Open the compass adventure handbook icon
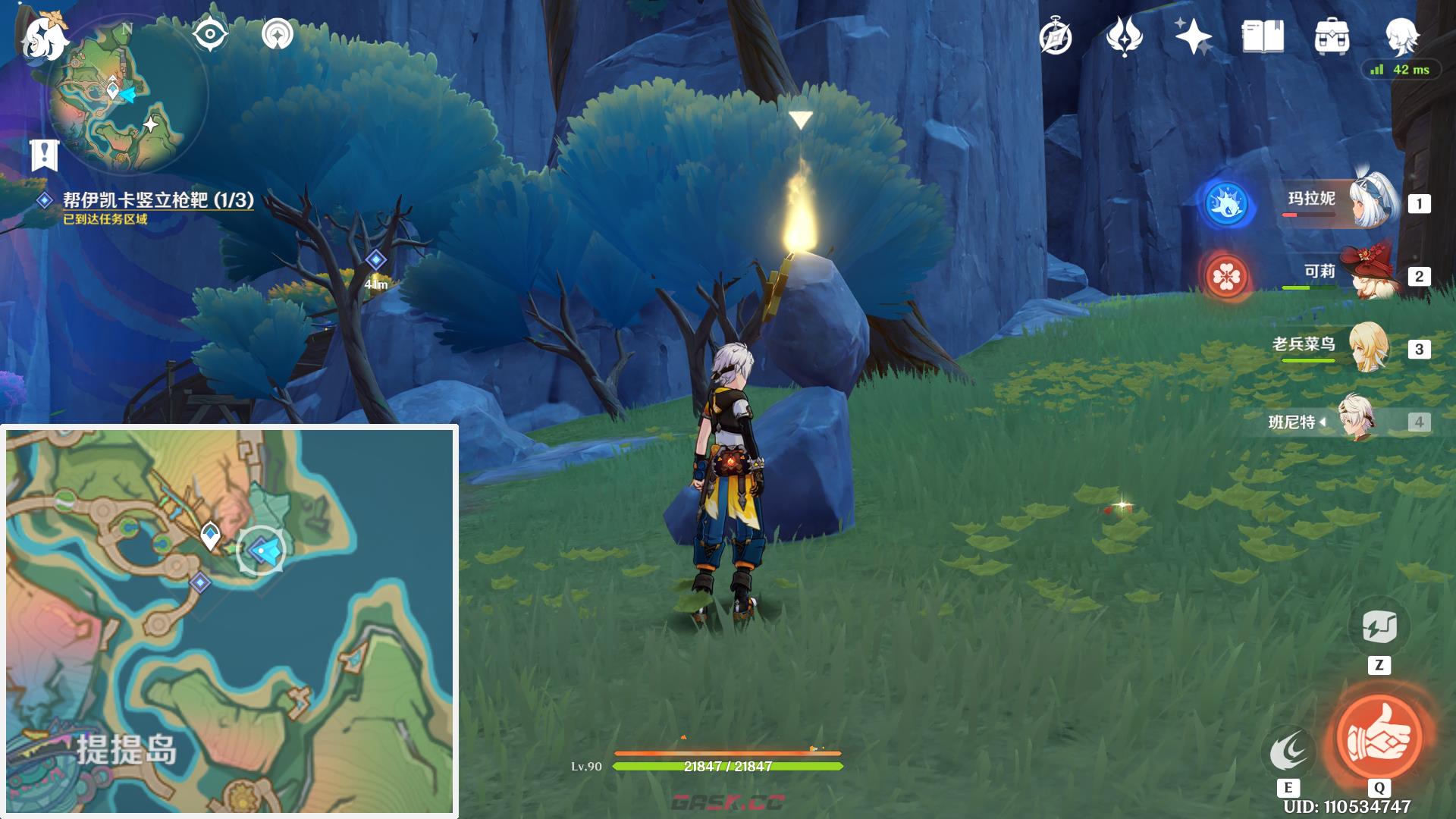This screenshot has height=819, width=1456. point(1056,36)
